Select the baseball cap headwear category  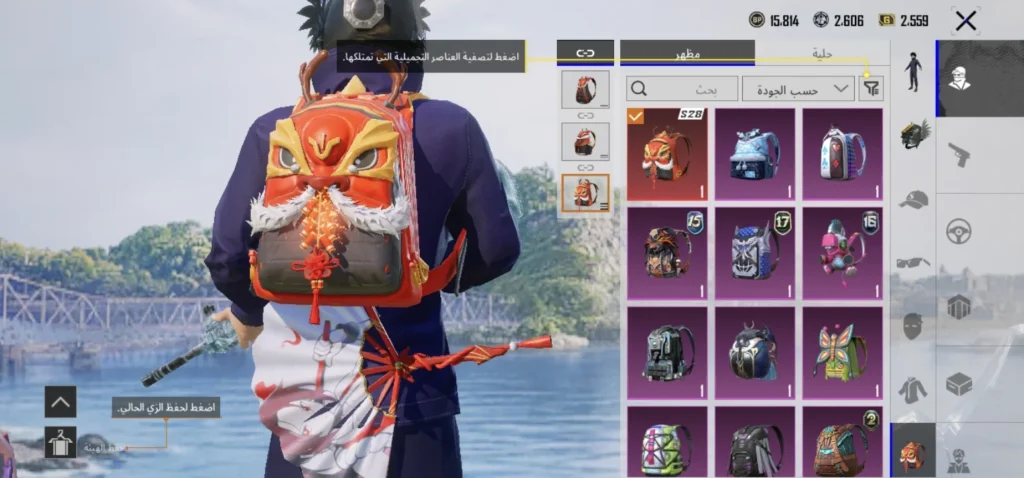point(912,199)
